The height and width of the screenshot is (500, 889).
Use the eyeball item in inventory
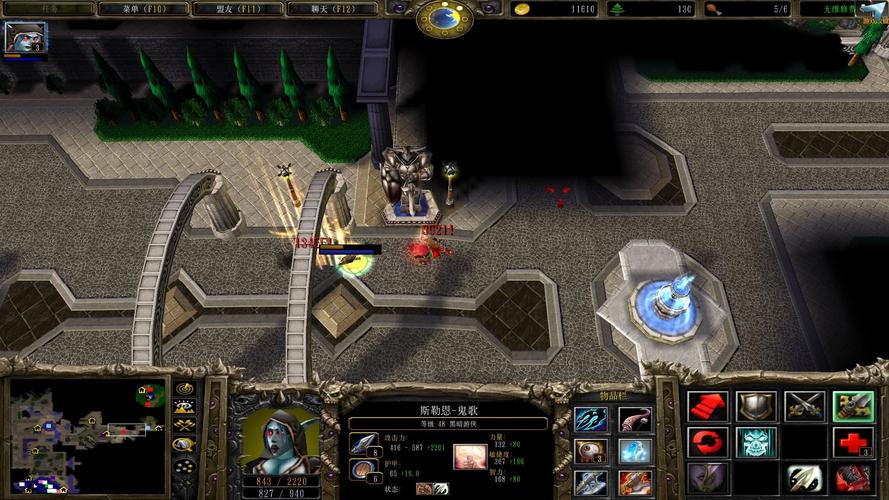point(590,451)
